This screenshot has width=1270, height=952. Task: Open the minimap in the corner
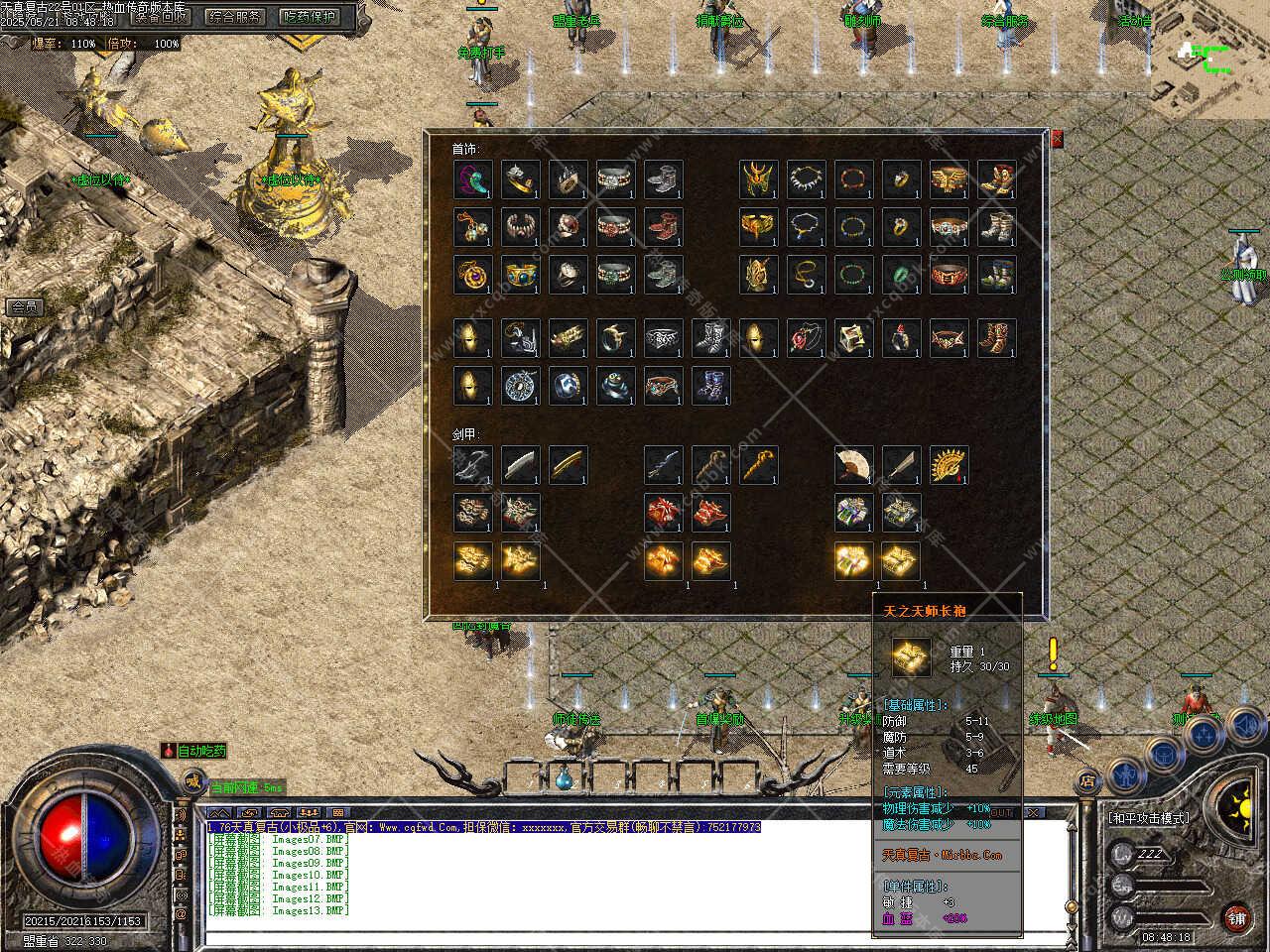pos(1208,59)
